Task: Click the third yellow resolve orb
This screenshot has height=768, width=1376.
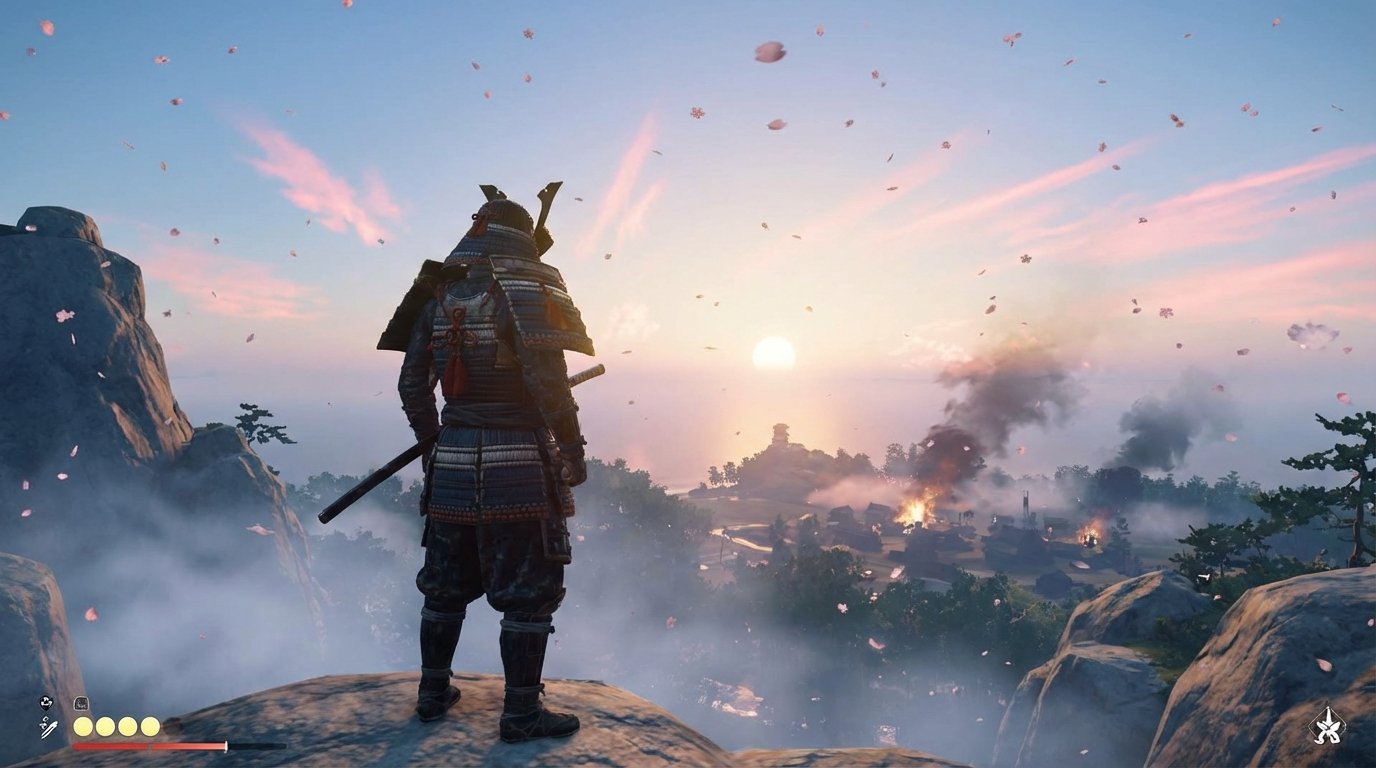Action: [127, 725]
